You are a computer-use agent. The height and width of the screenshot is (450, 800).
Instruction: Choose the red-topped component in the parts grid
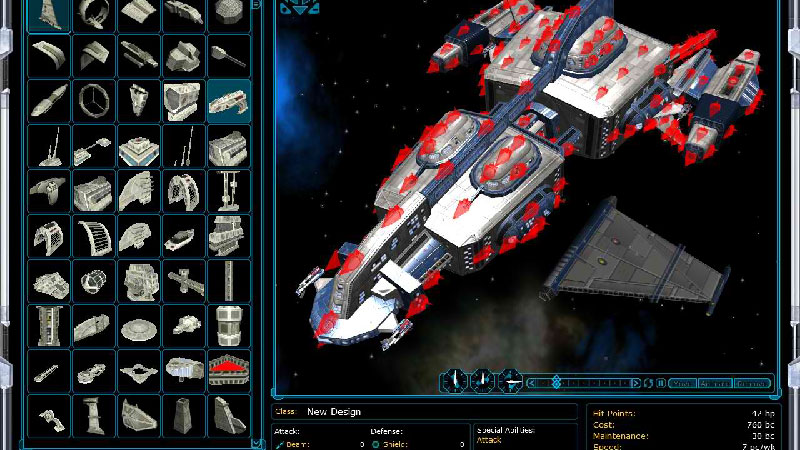click(229, 369)
